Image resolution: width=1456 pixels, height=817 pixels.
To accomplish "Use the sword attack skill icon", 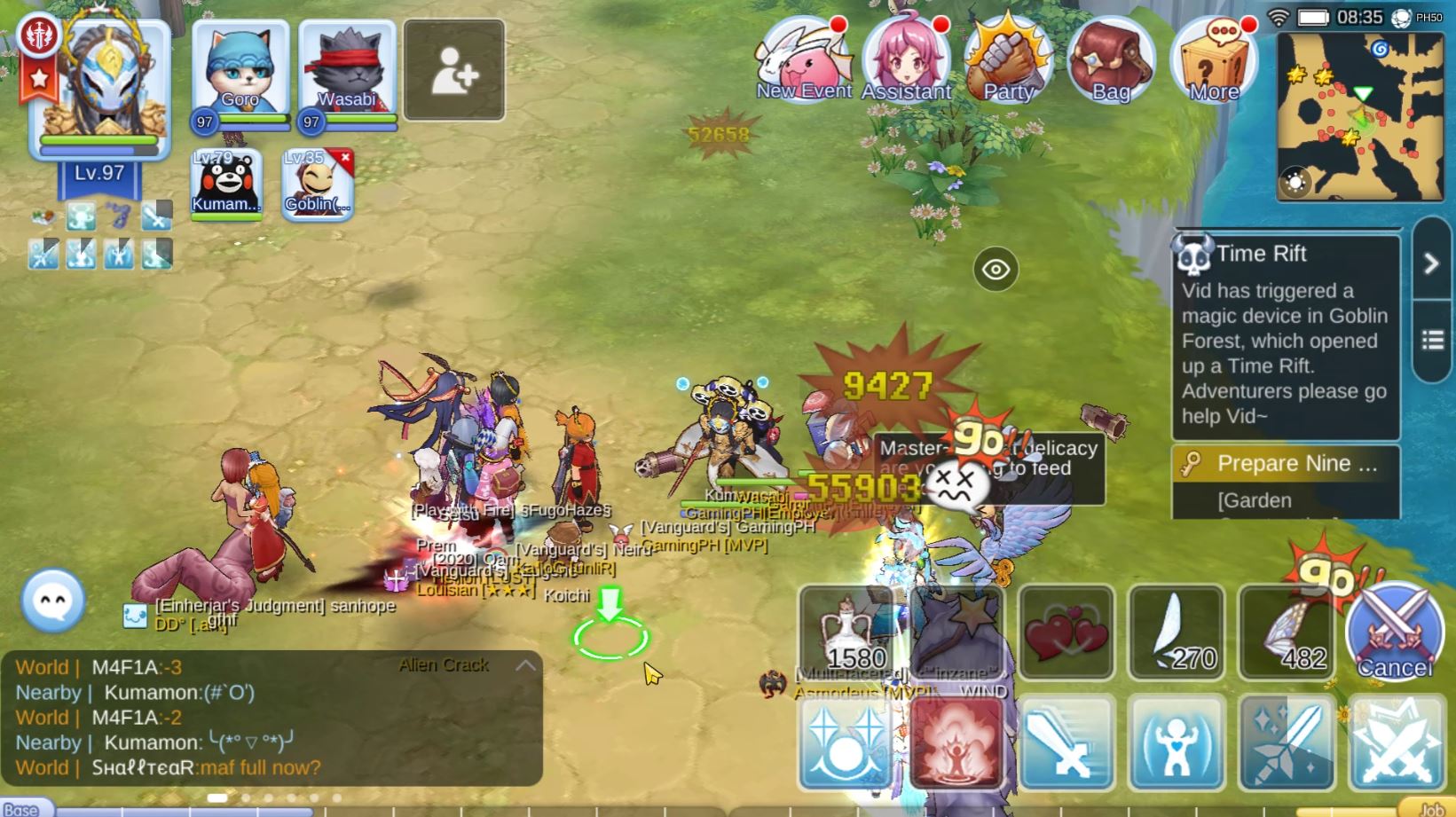I will 1066,743.
